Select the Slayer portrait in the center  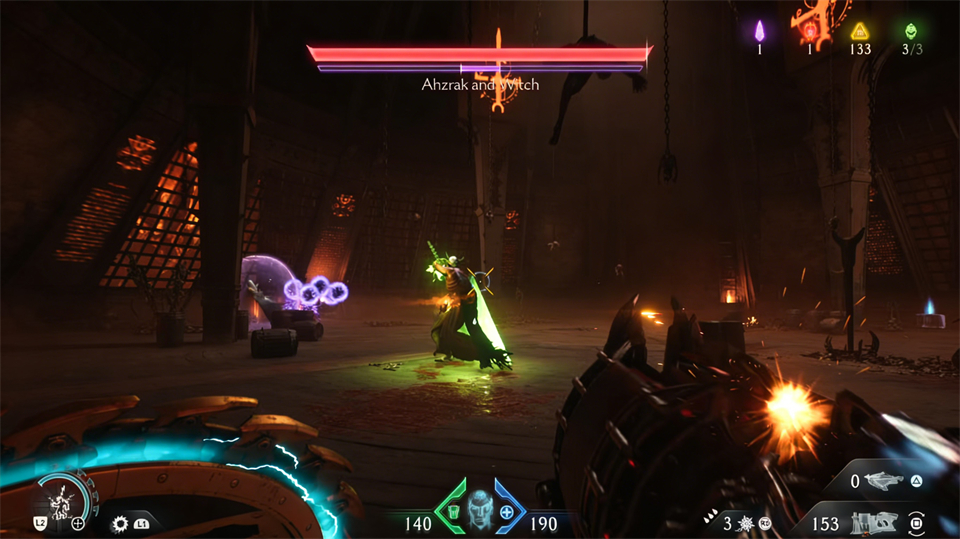coord(480,508)
